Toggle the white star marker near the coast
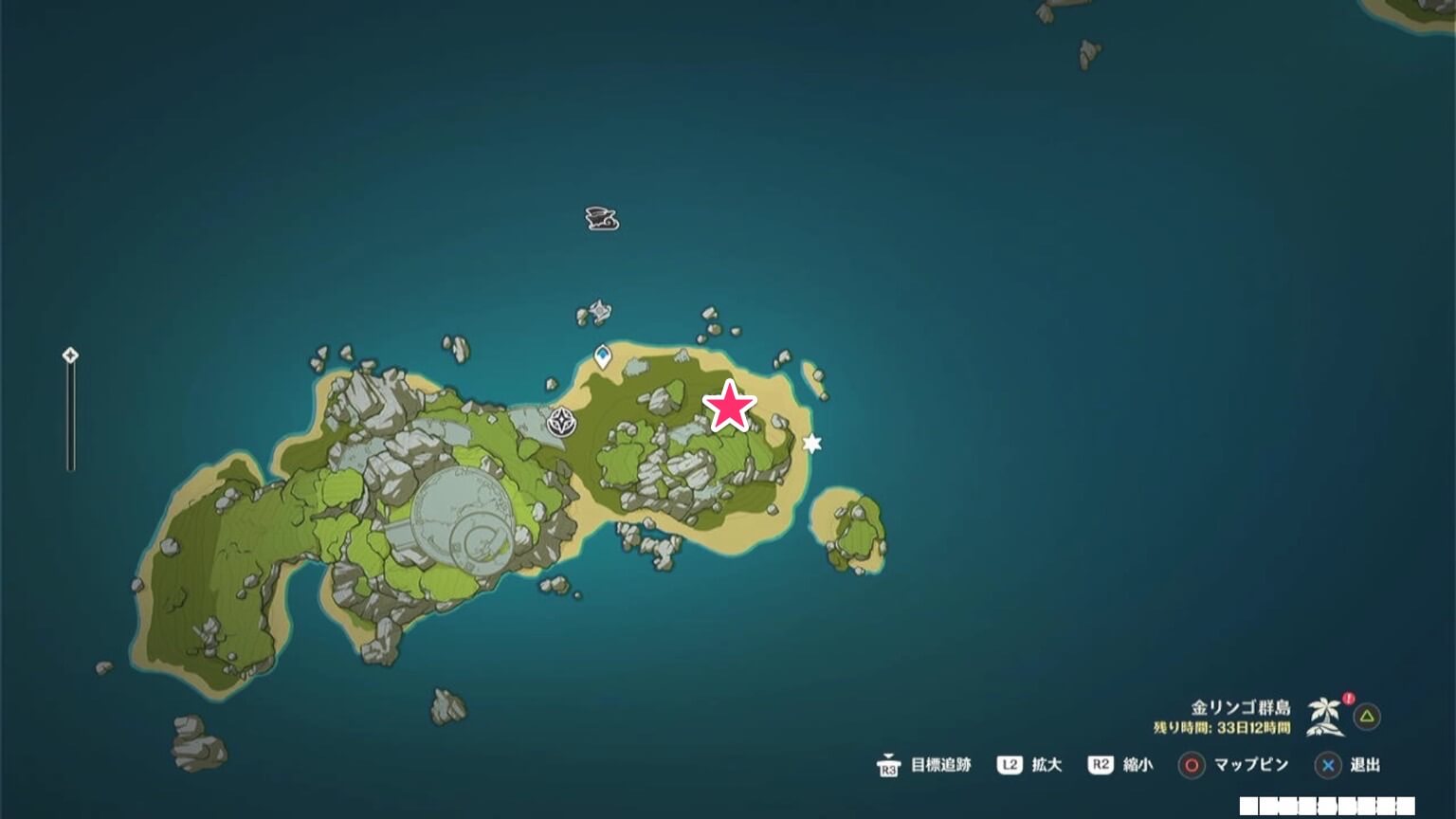Viewport: 1456px width, 819px height. (x=811, y=443)
